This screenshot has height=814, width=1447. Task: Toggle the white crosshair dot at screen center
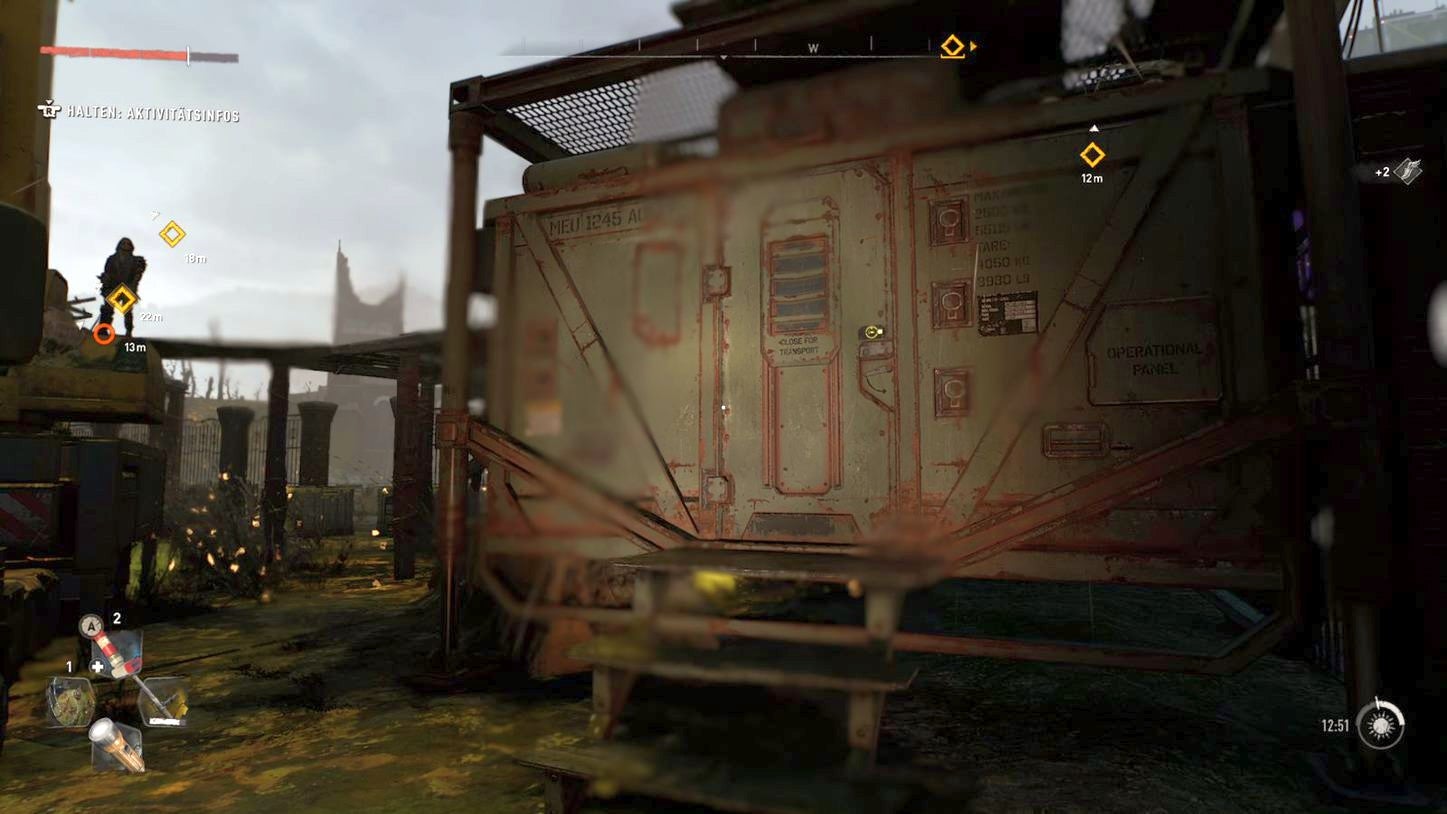coord(724,407)
